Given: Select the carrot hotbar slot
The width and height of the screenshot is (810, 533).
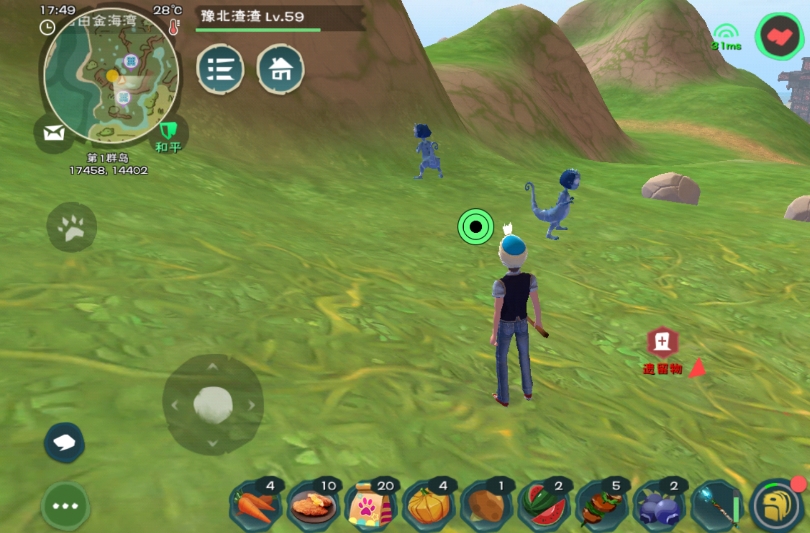Looking at the screenshot, I should [255, 504].
